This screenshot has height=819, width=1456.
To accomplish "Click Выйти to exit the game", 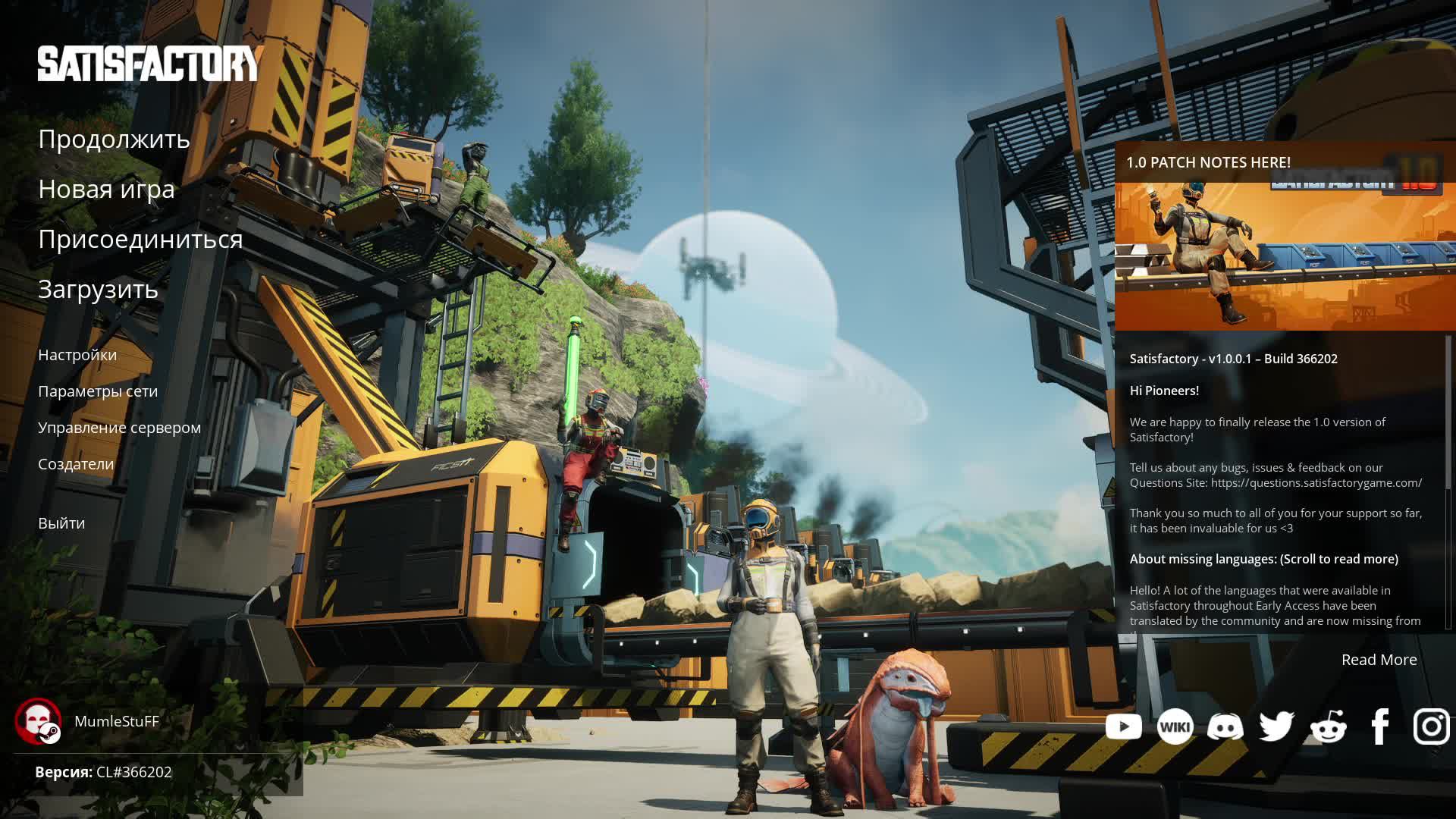I will click(x=61, y=523).
